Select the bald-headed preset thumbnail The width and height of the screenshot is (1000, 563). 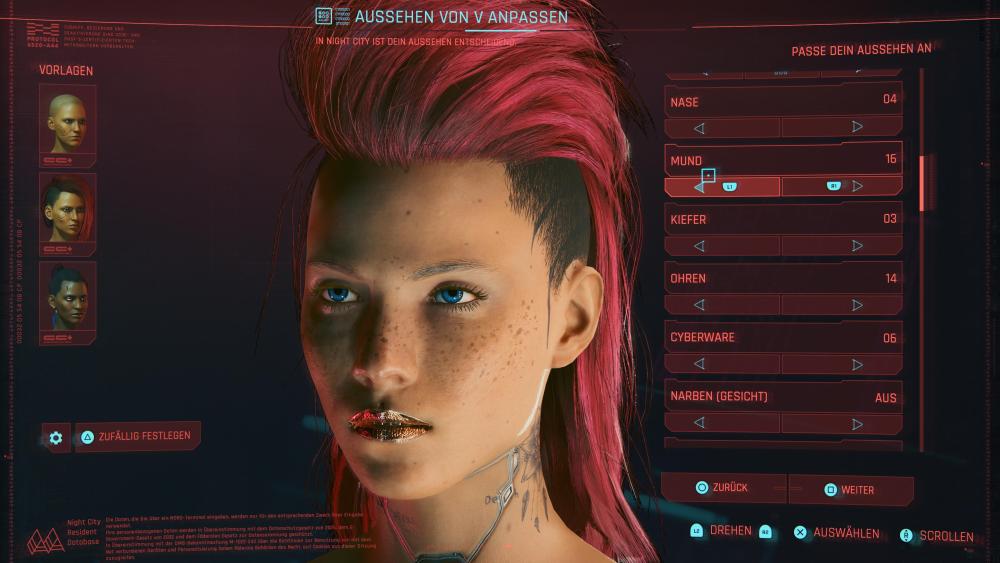tap(67, 119)
